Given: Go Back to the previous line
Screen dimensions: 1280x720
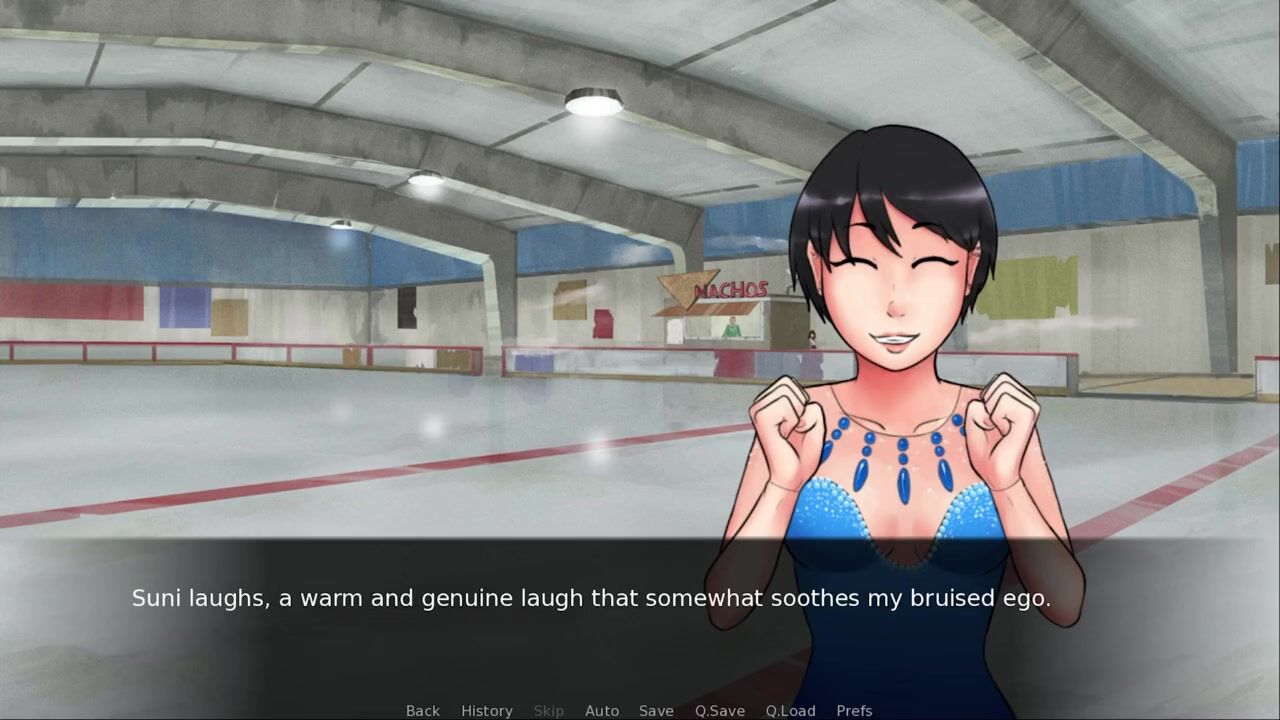Looking at the screenshot, I should 422,710.
